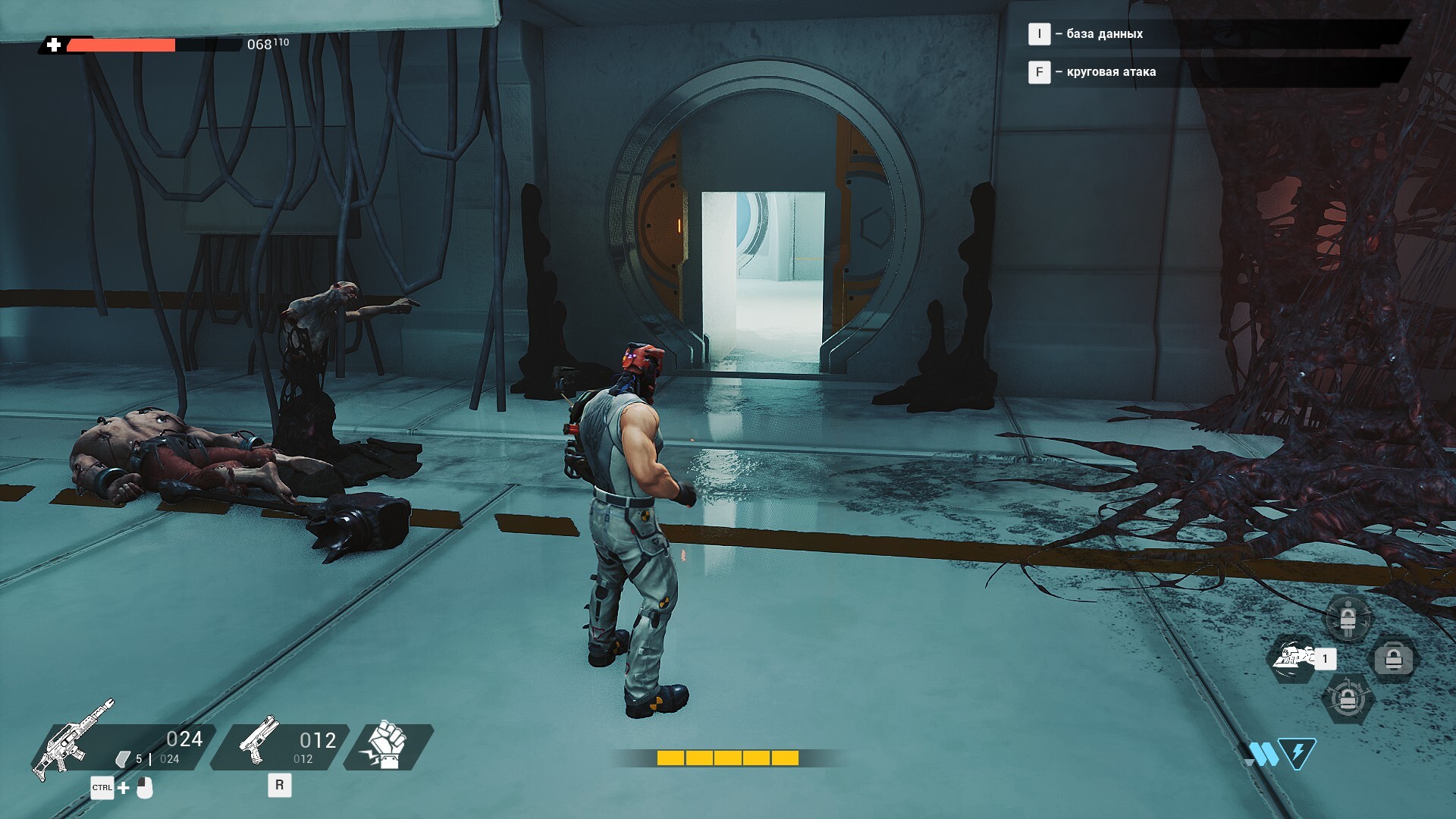Choose the fist melee attack slot
Image resolution: width=1456 pixels, height=819 pixels.
(388, 746)
